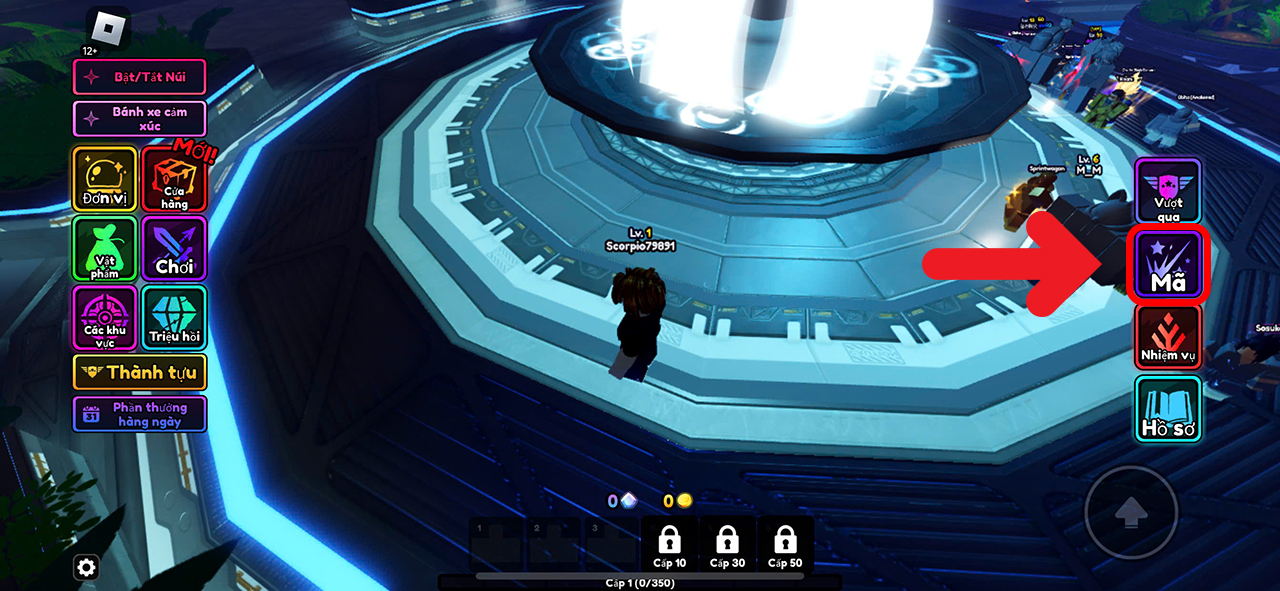Open the gear settings icon
This screenshot has height=591, width=1280.
(87, 568)
